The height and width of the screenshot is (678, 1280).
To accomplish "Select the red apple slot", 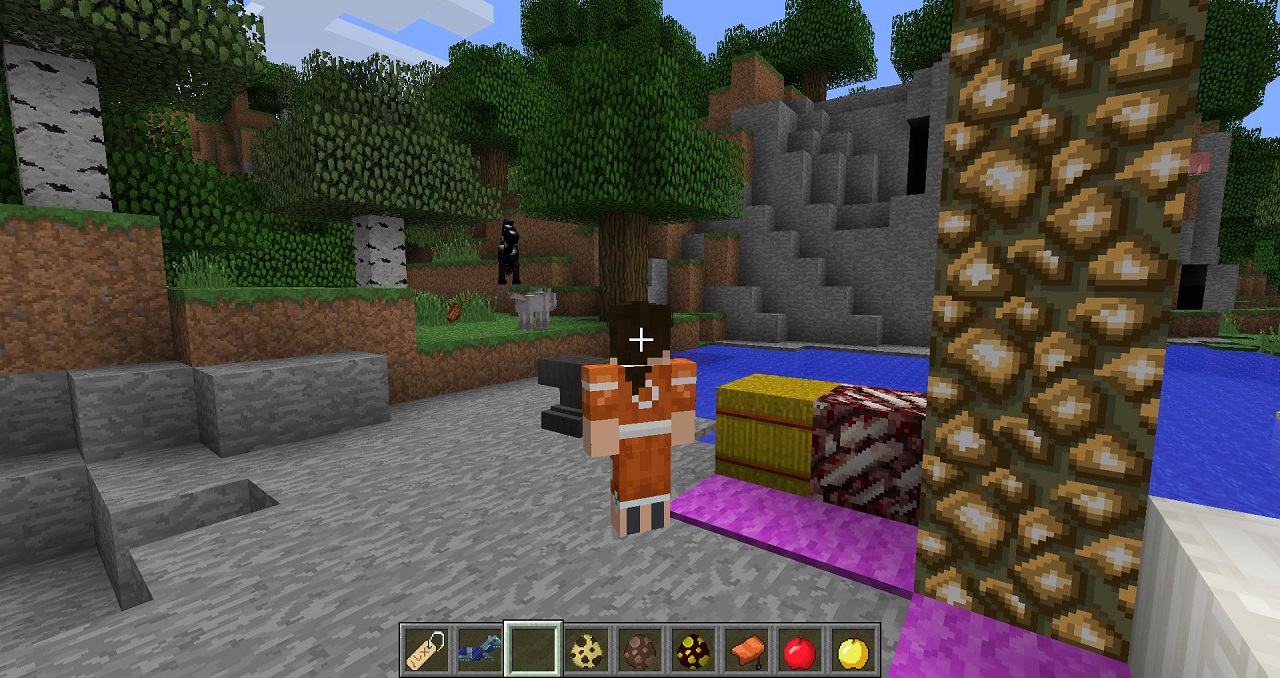I will pos(798,651).
